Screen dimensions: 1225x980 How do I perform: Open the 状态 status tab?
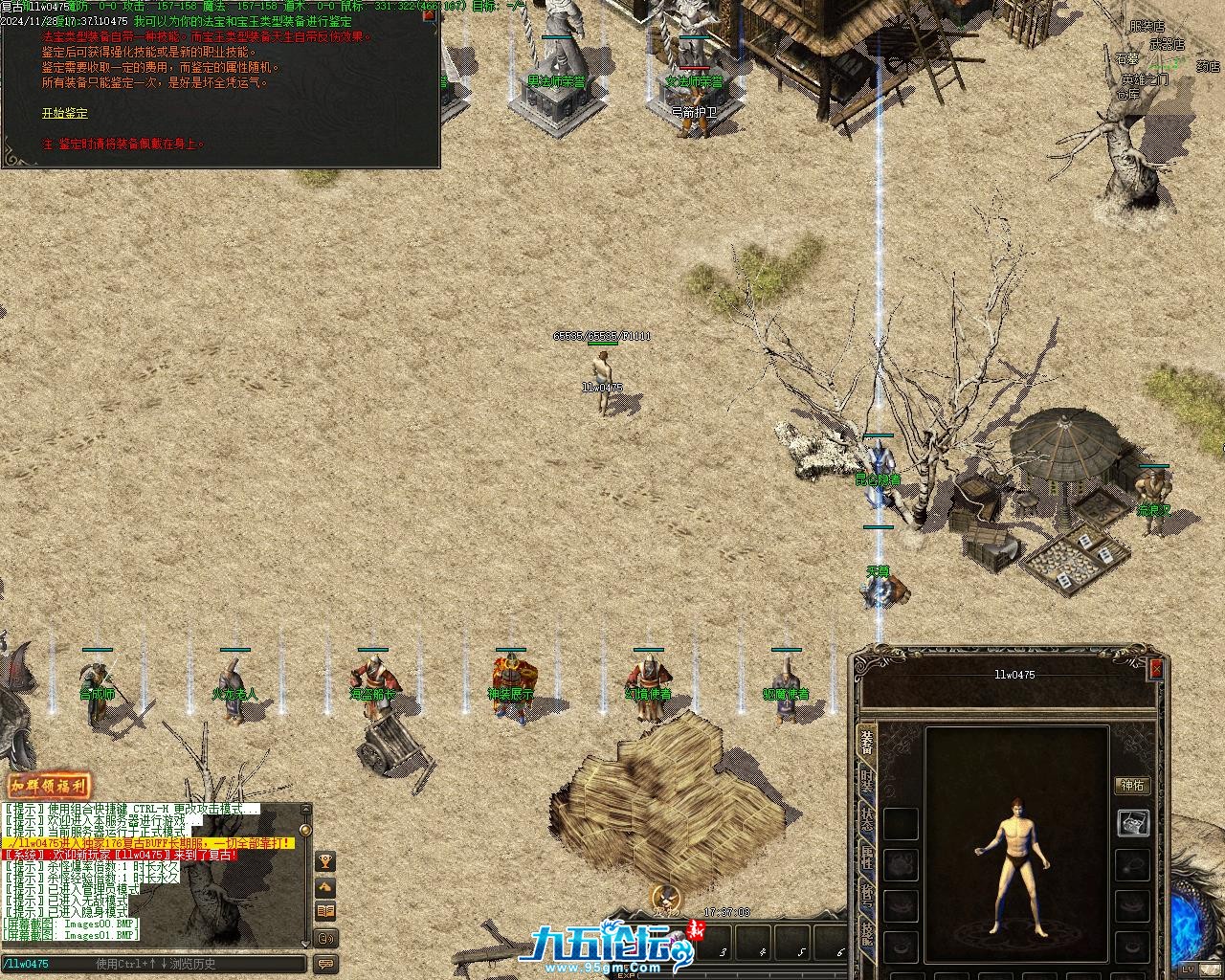(x=867, y=819)
